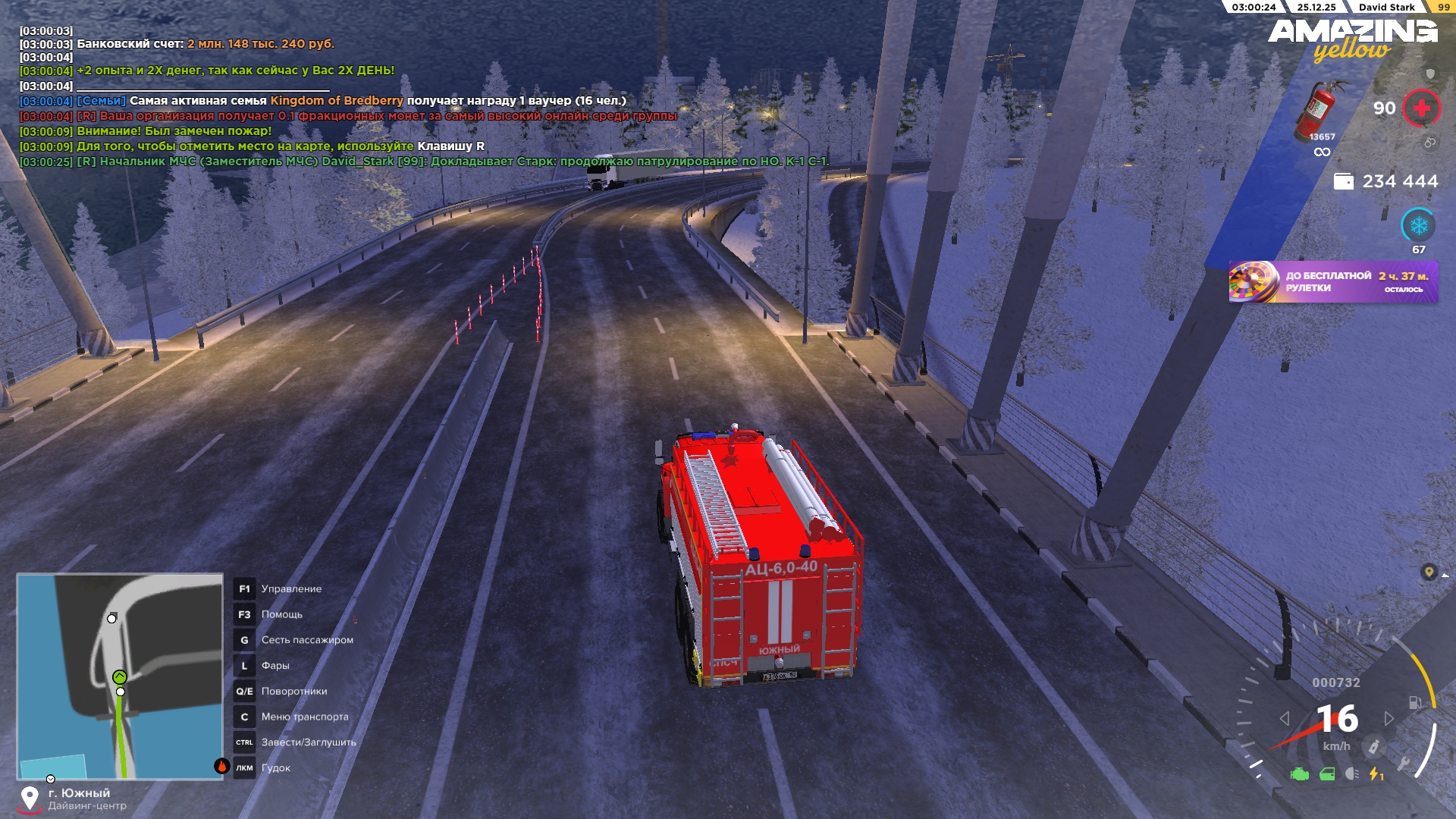Click the yellow map pin marker icon
Screen dimensions: 1456x819
1429,572
